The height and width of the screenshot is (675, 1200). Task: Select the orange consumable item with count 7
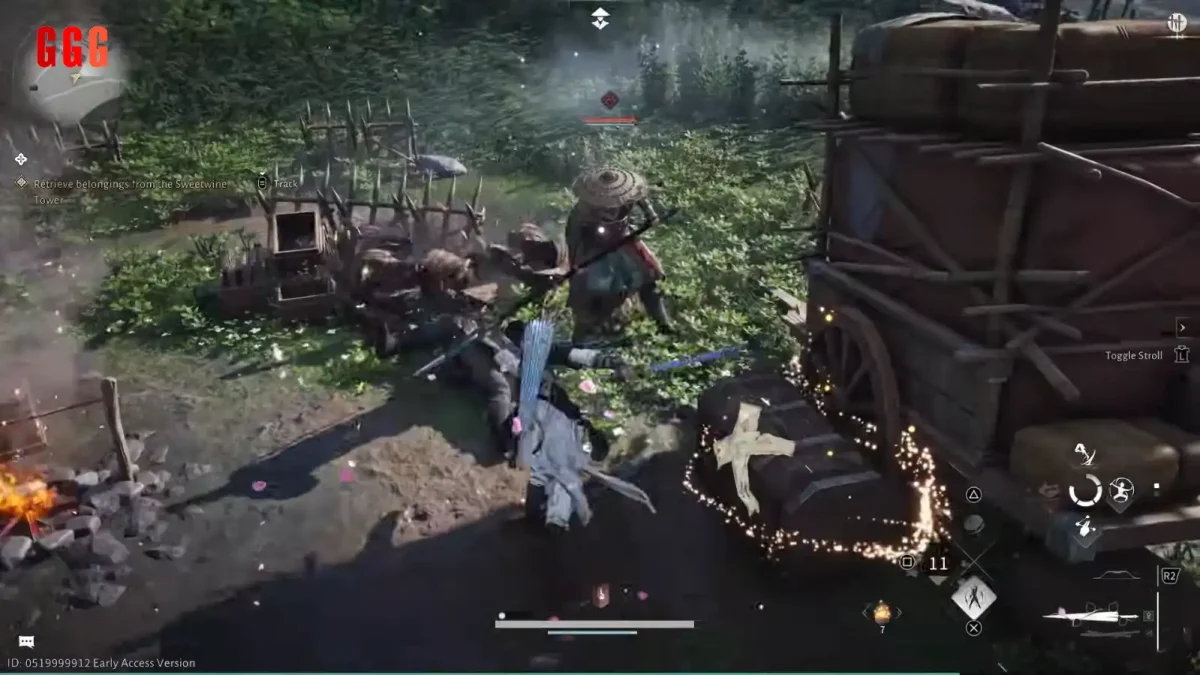click(x=882, y=612)
